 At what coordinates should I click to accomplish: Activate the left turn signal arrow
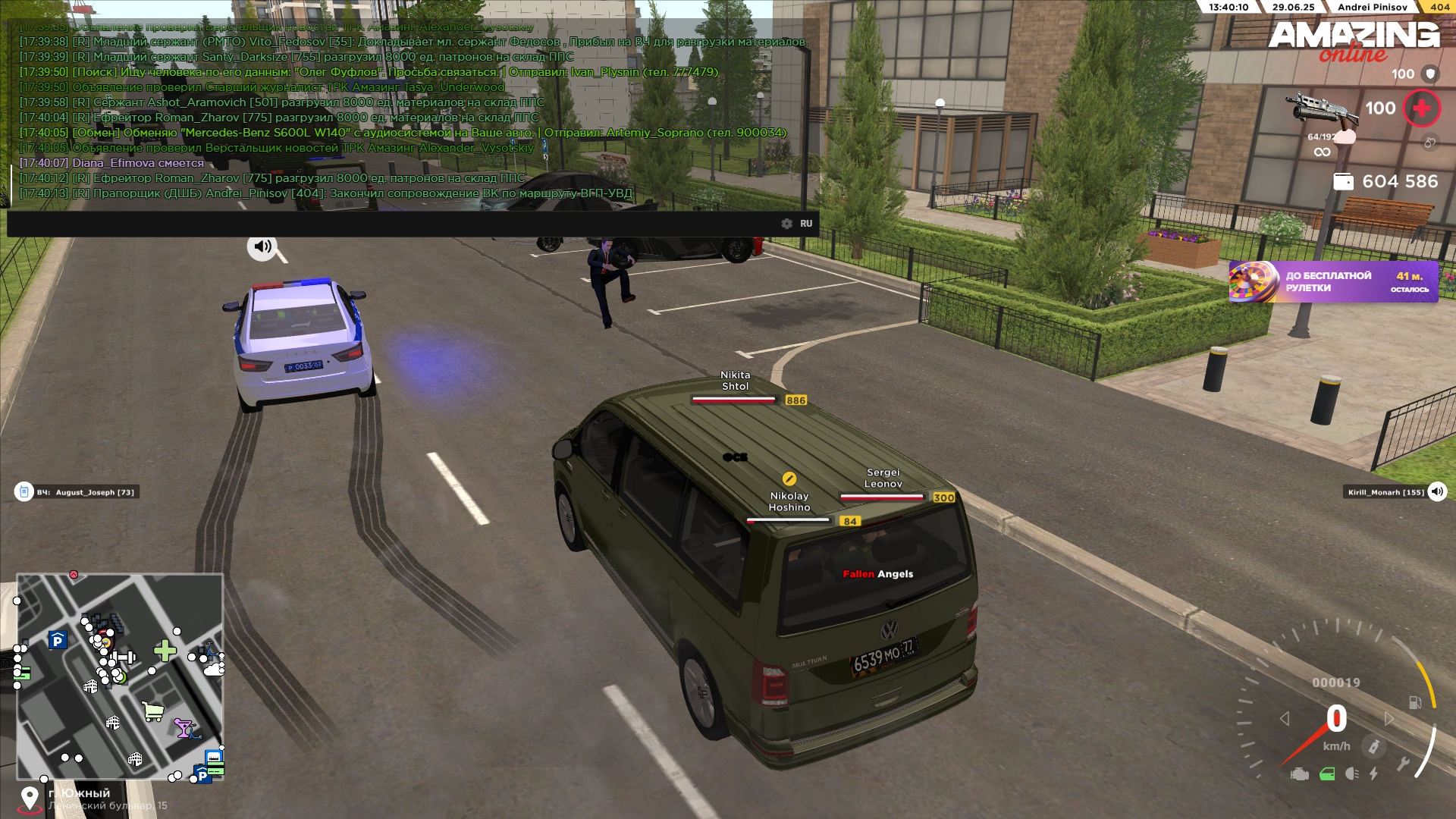1284,718
